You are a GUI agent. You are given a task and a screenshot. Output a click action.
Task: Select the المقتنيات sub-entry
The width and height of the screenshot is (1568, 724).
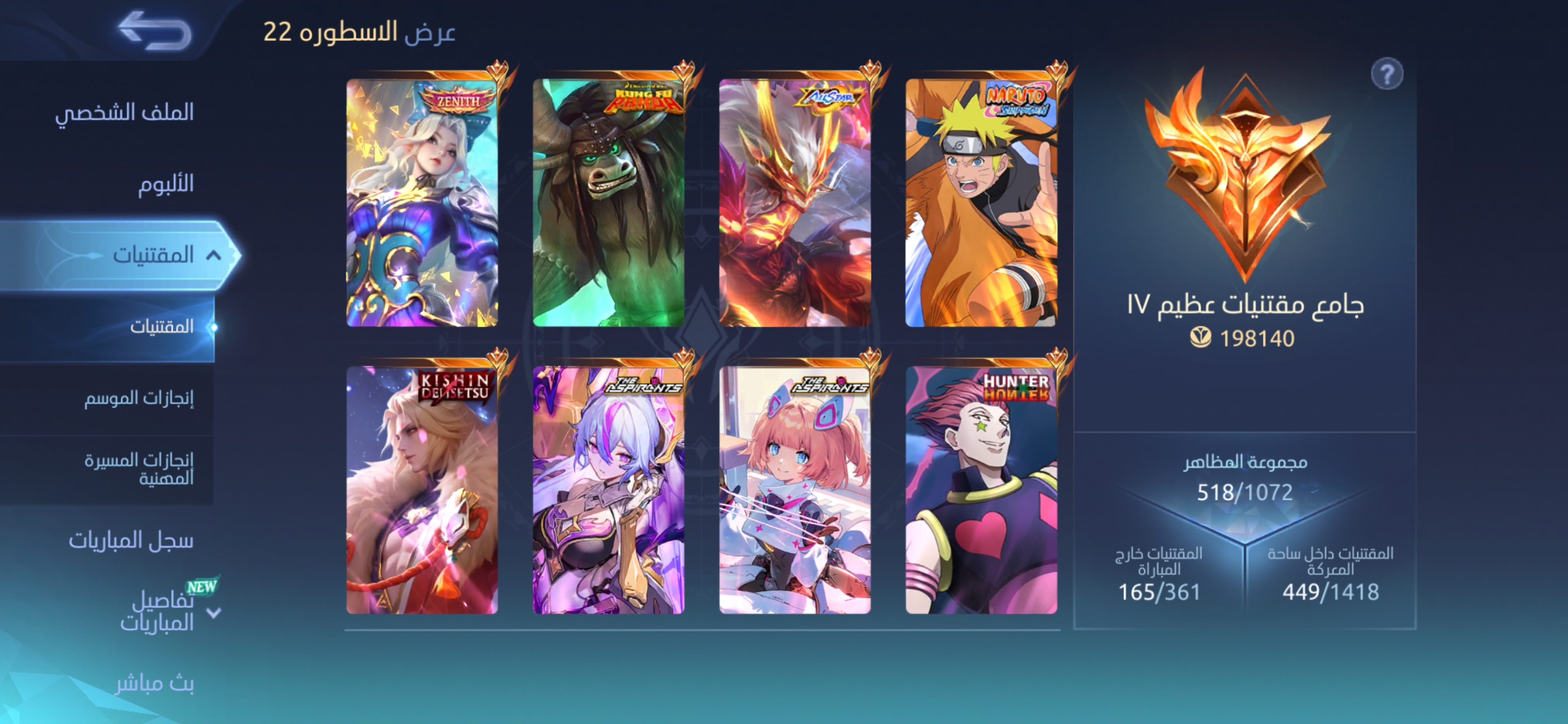coord(161,327)
